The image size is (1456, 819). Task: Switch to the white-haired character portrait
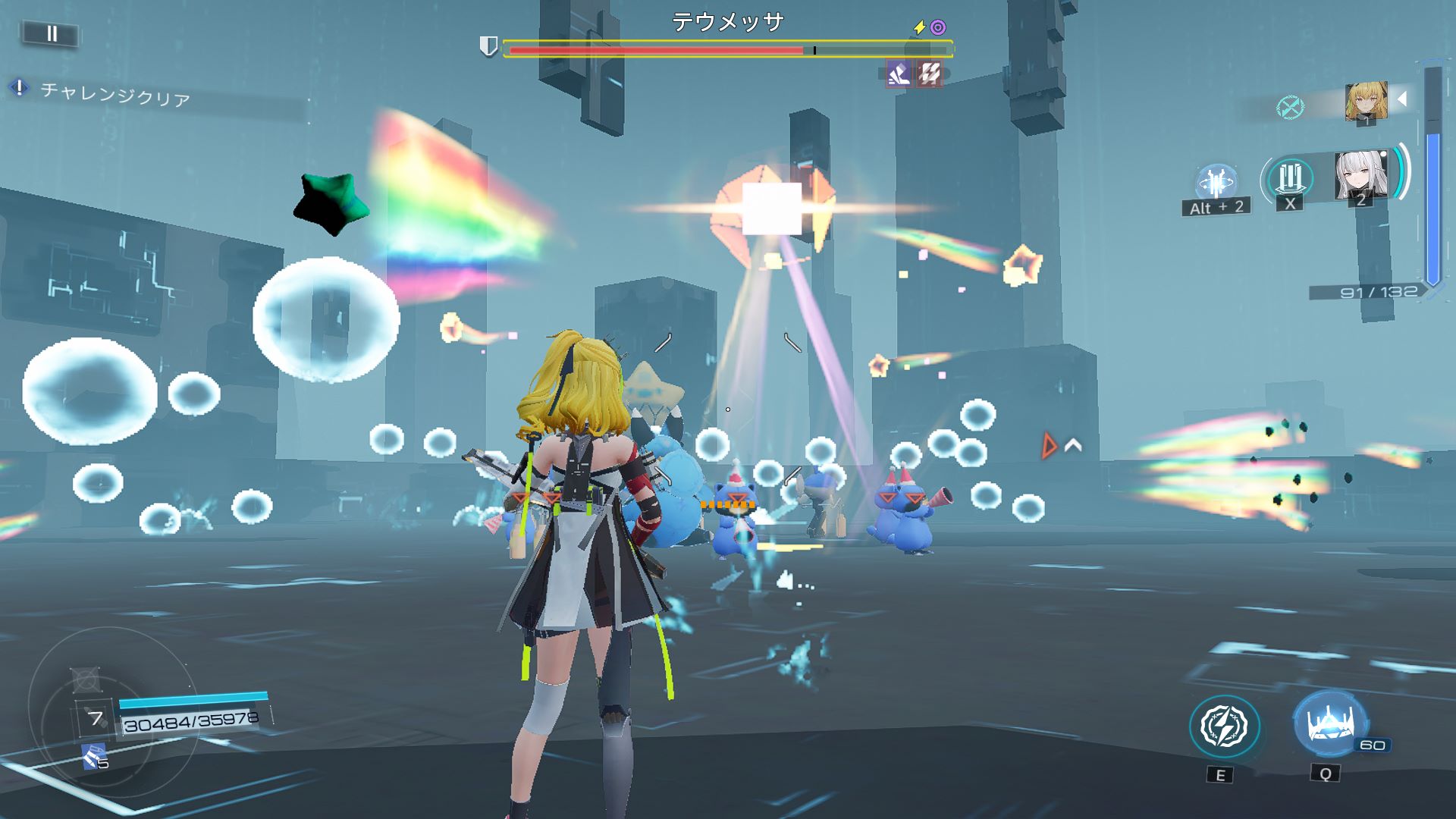(x=1360, y=175)
